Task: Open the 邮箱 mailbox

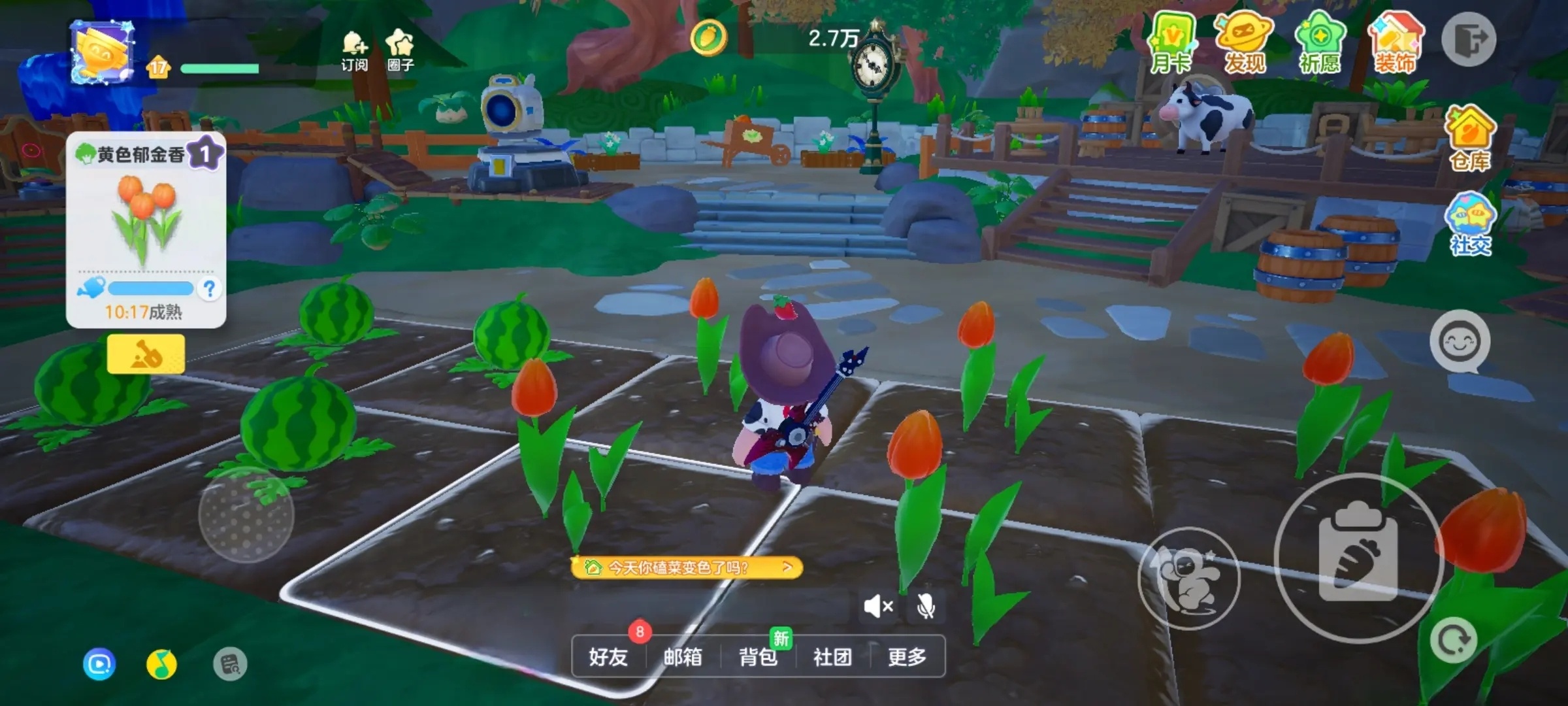Action: [683, 656]
